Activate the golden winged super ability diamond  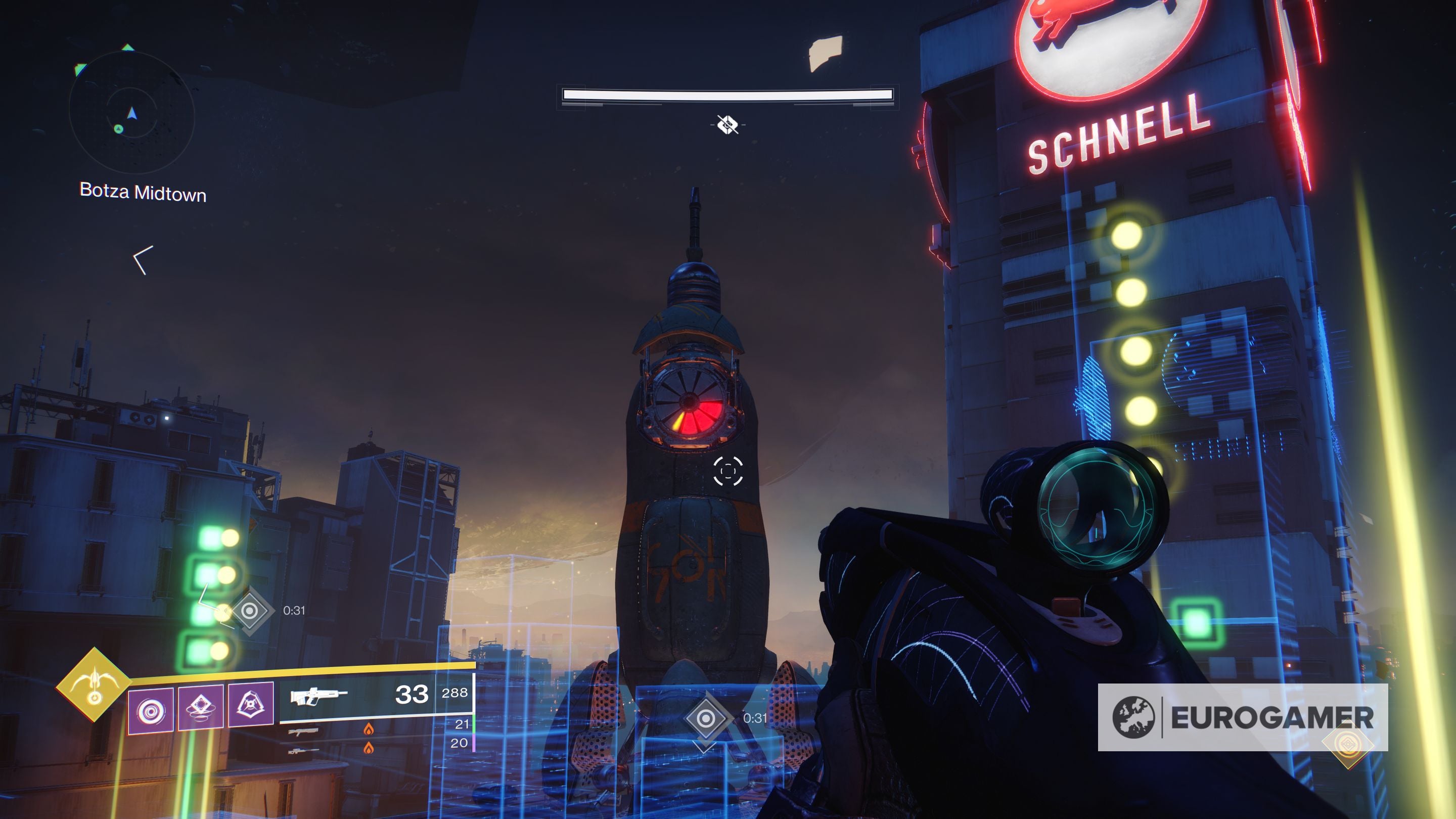click(93, 685)
